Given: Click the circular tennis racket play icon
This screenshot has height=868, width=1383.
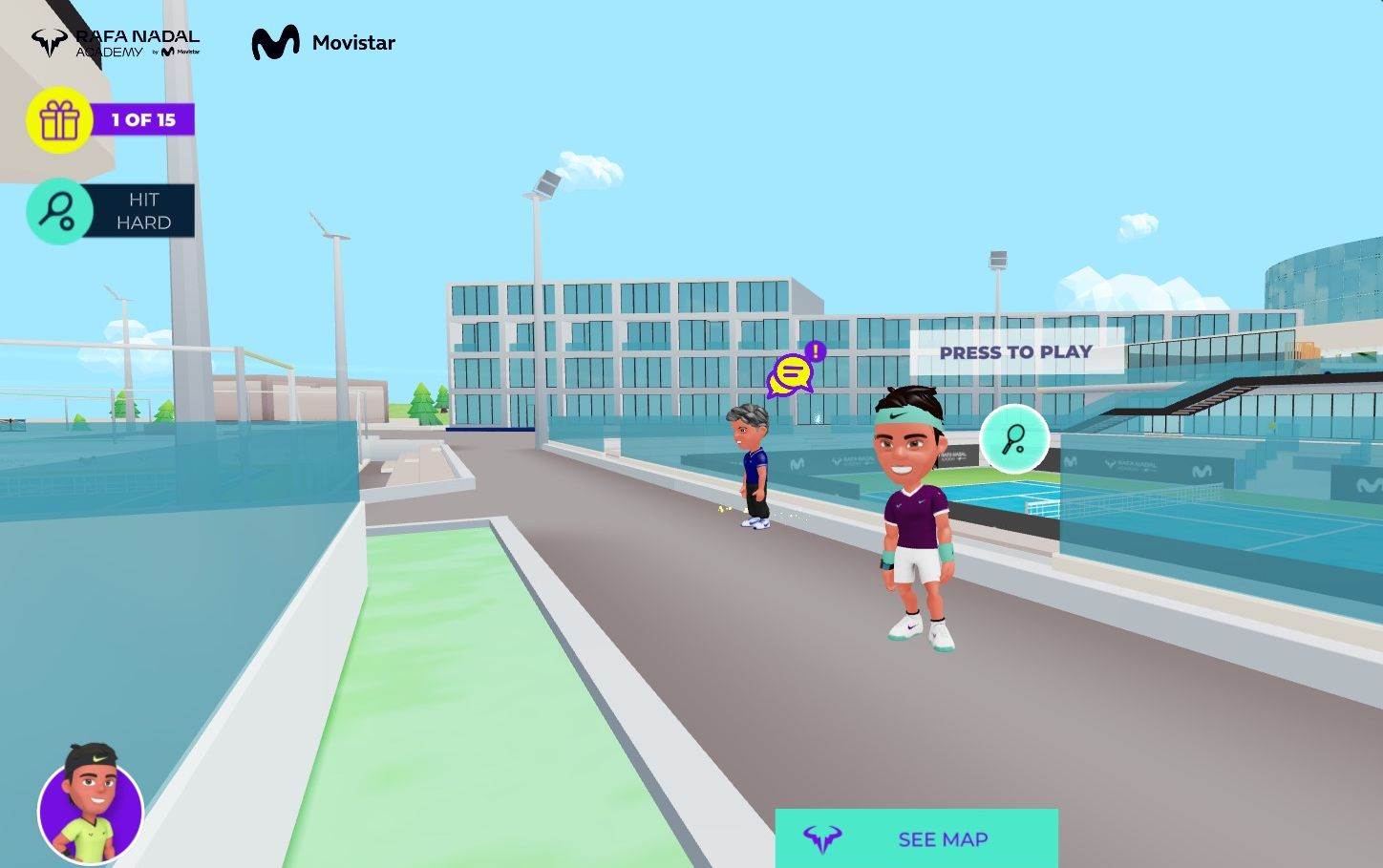Looking at the screenshot, I should pos(1014,439).
